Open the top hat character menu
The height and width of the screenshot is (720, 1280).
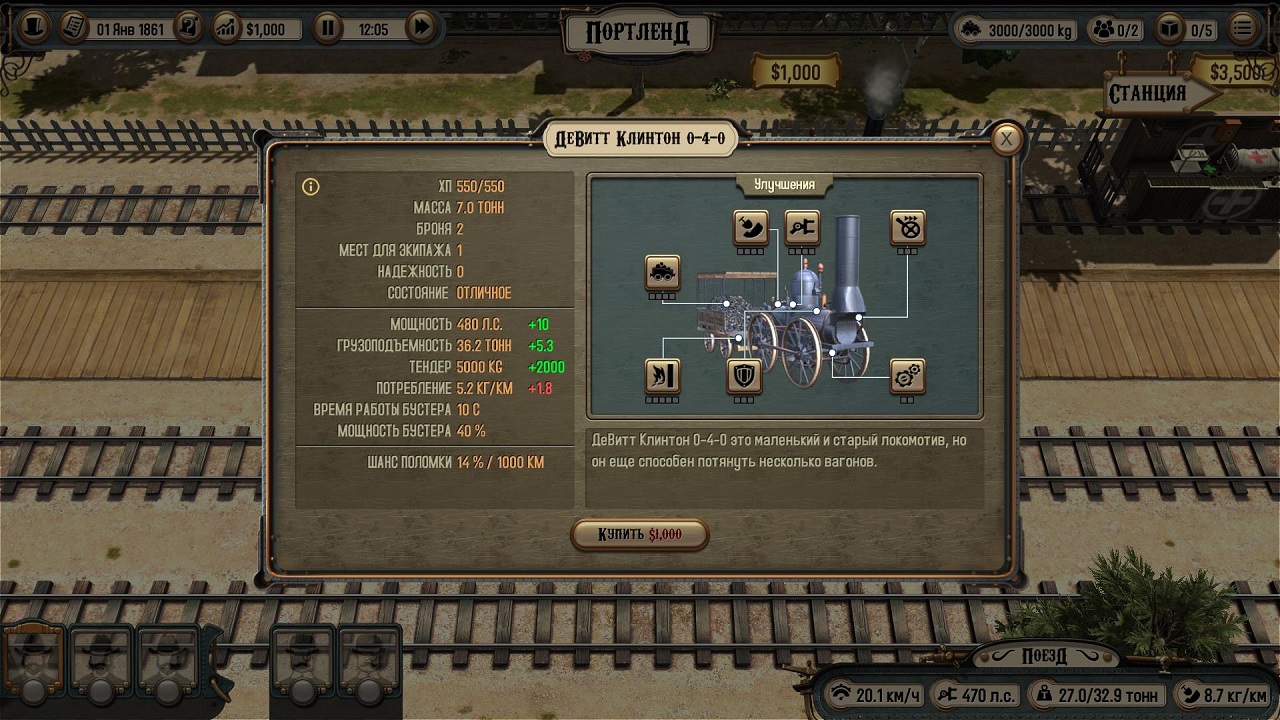click(34, 27)
